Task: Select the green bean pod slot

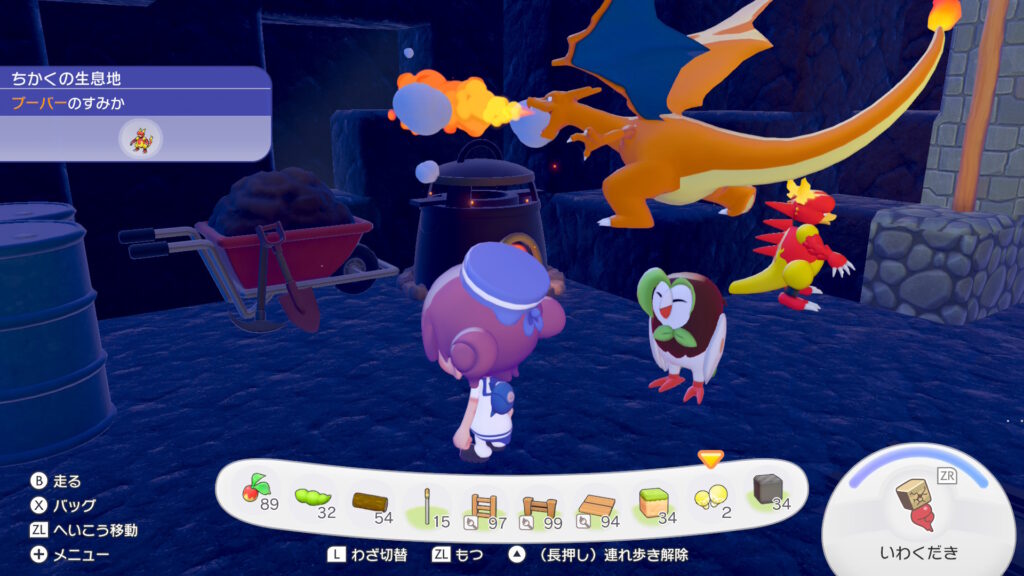Action: (313, 496)
